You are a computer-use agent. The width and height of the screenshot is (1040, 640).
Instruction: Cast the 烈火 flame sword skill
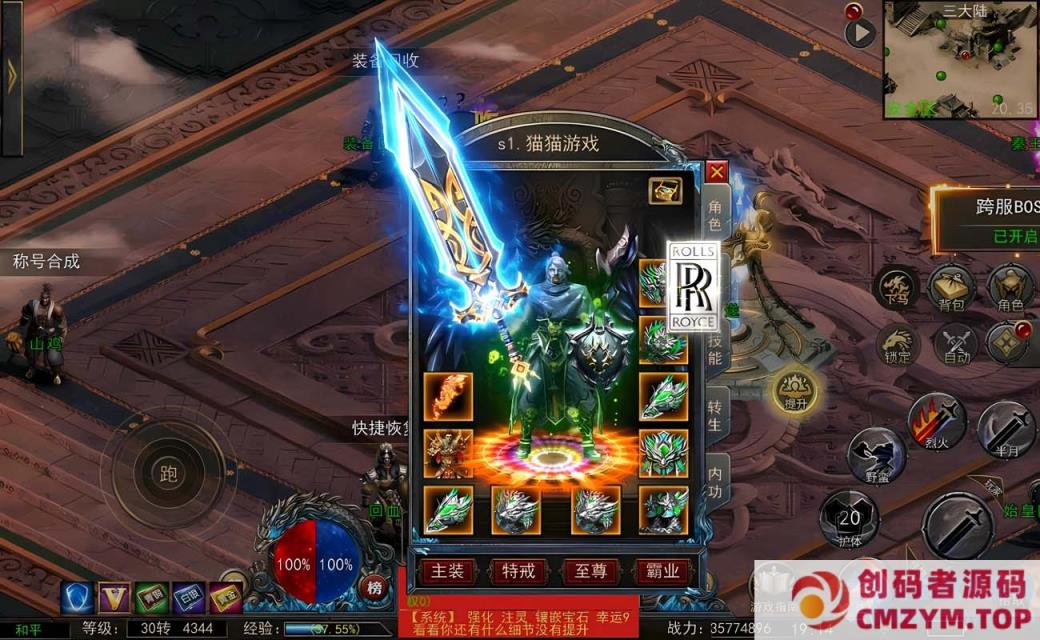[936, 422]
